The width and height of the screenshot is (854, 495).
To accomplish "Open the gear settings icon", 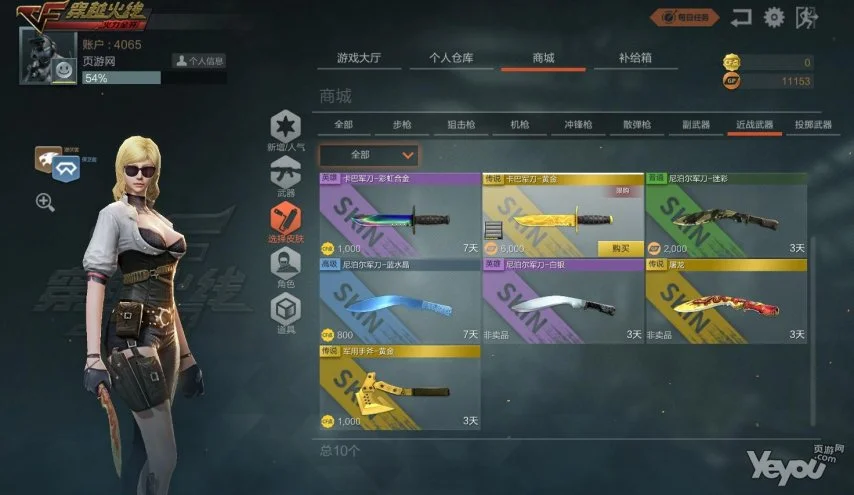I will pyautogui.click(x=773, y=17).
